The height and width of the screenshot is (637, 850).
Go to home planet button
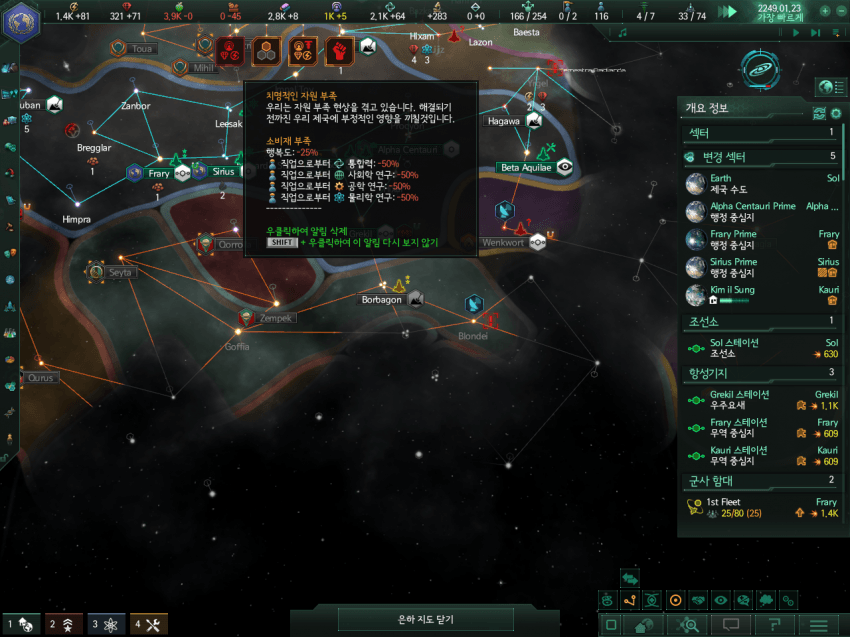(642, 625)
